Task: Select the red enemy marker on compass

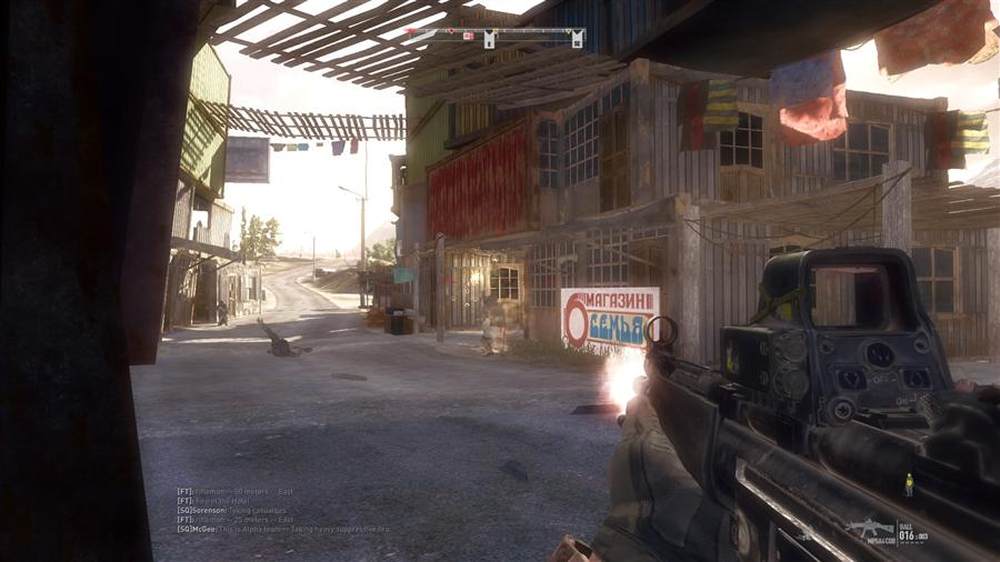Action: pyautogui.click(x=467, y=36)
